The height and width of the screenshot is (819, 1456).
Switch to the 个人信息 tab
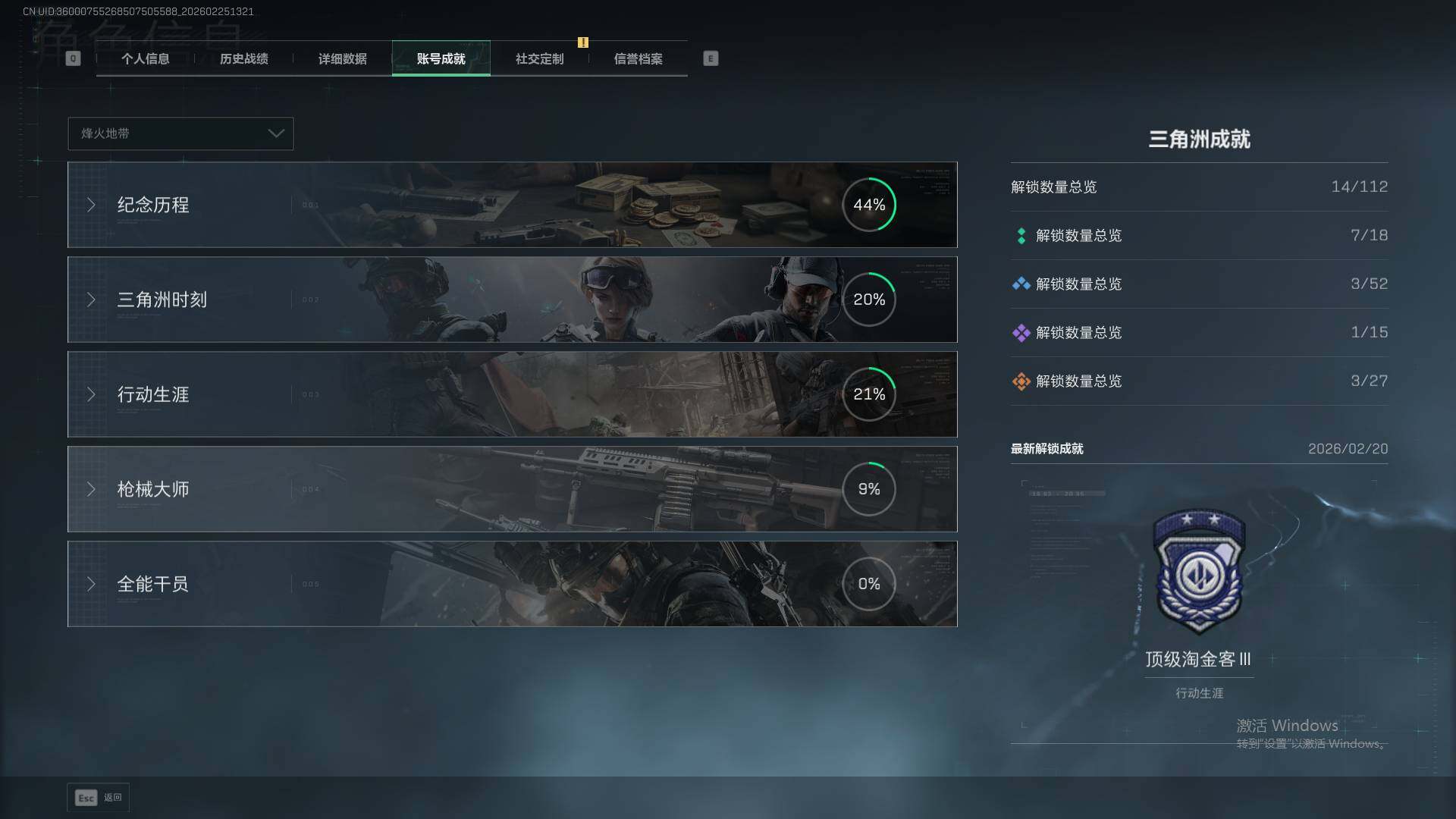[145, 59]
